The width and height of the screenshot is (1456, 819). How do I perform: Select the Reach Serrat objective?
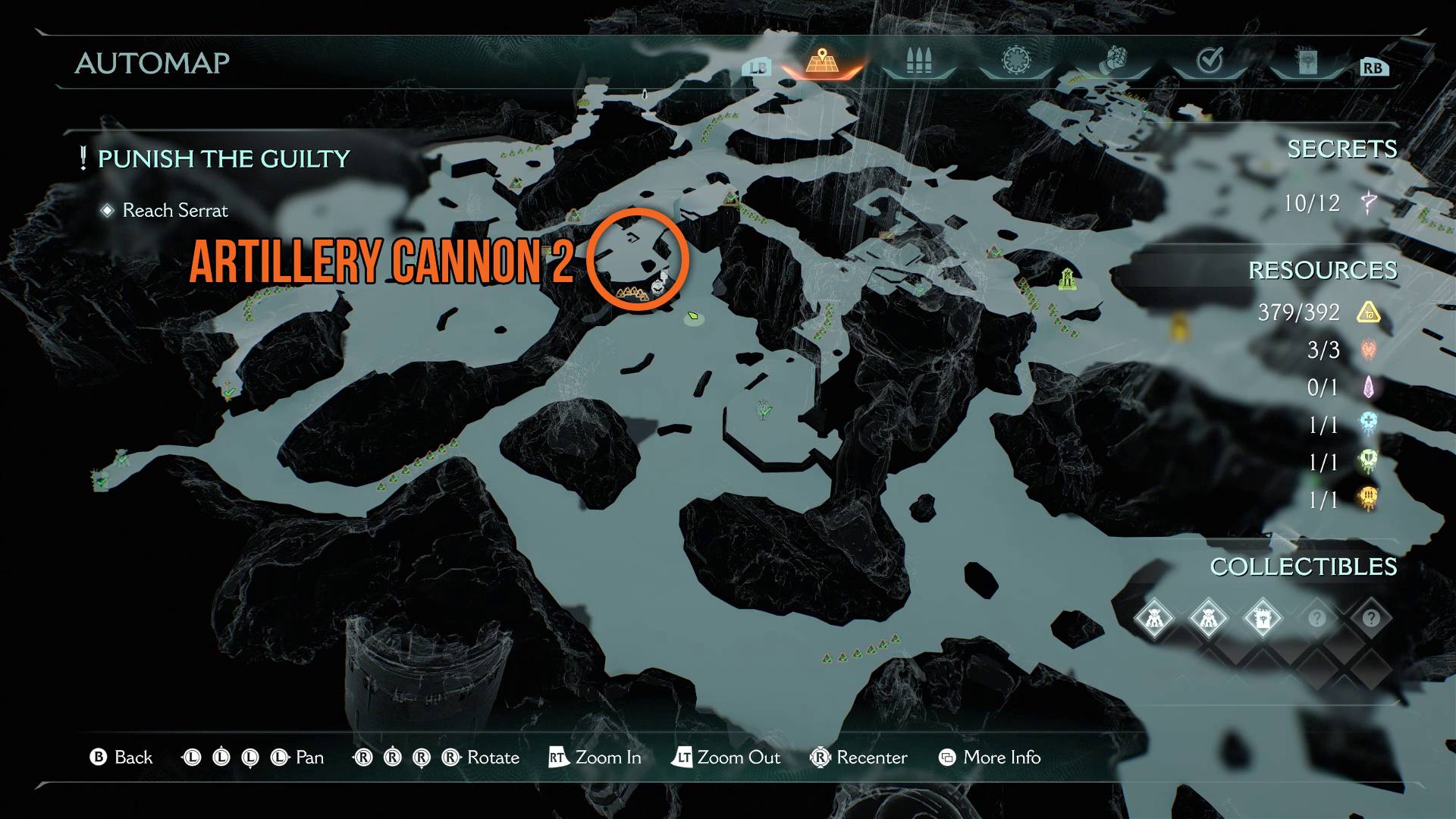point(174,210)
